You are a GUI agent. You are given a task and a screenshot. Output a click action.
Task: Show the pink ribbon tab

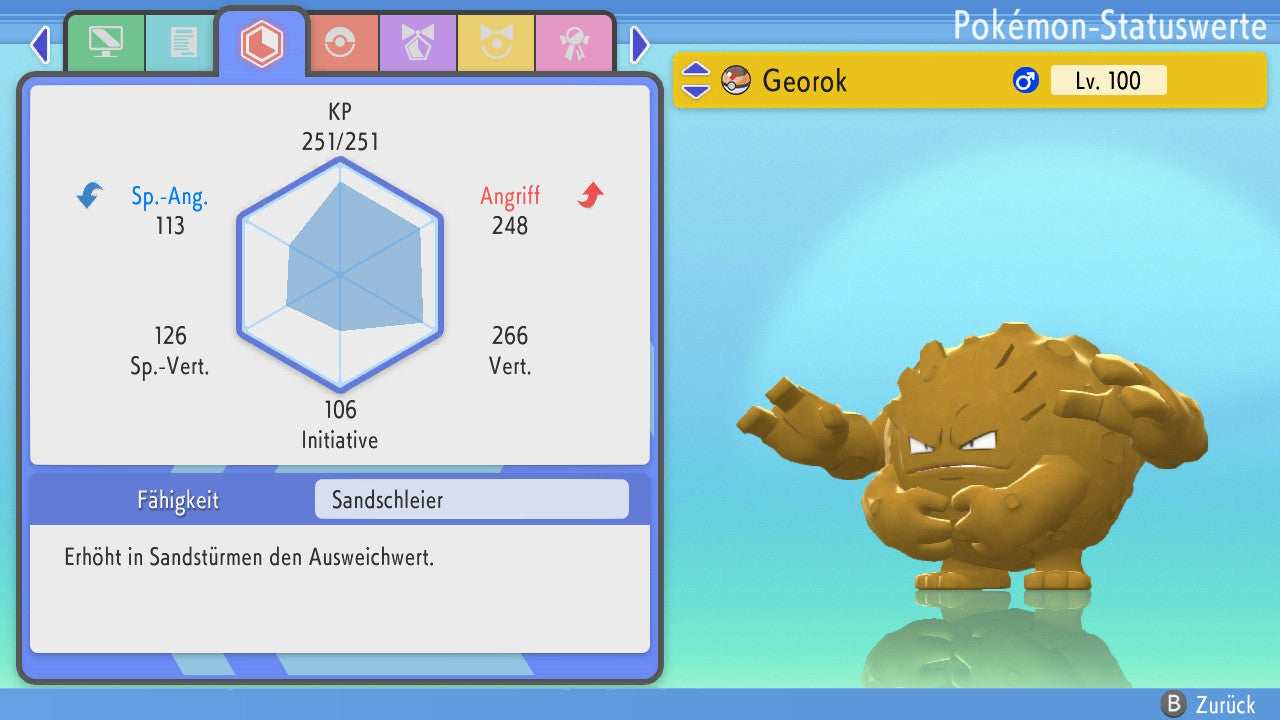[x=573, y=43]
